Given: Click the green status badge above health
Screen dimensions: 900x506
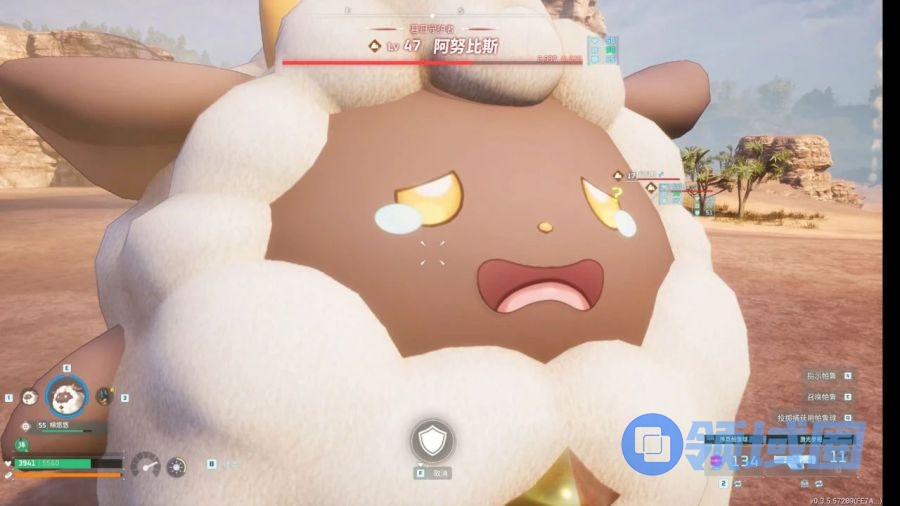Looking at the screenshot, I should [x=20, y=444].
